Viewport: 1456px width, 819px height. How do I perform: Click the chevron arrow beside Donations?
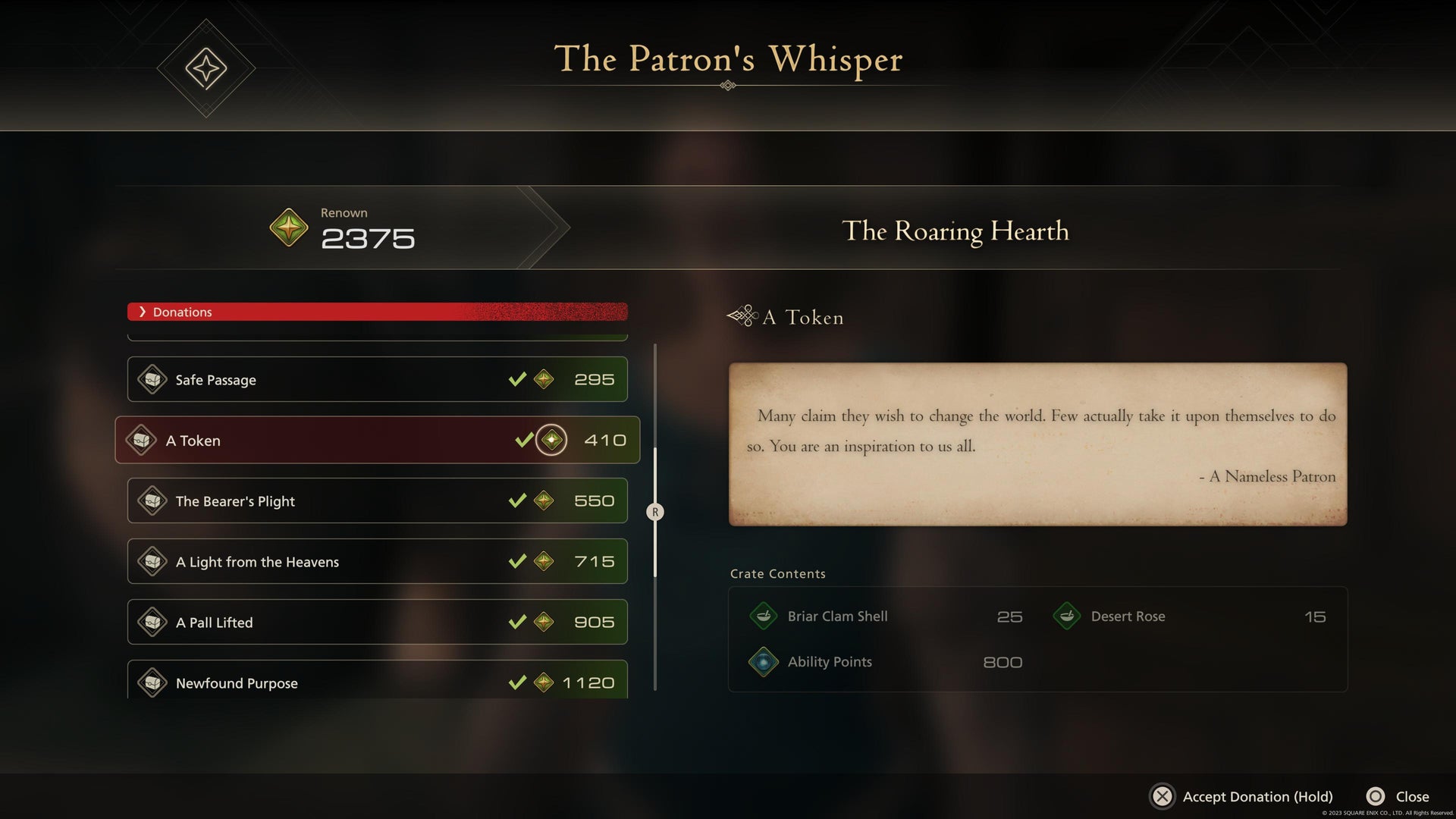point(142,312)
